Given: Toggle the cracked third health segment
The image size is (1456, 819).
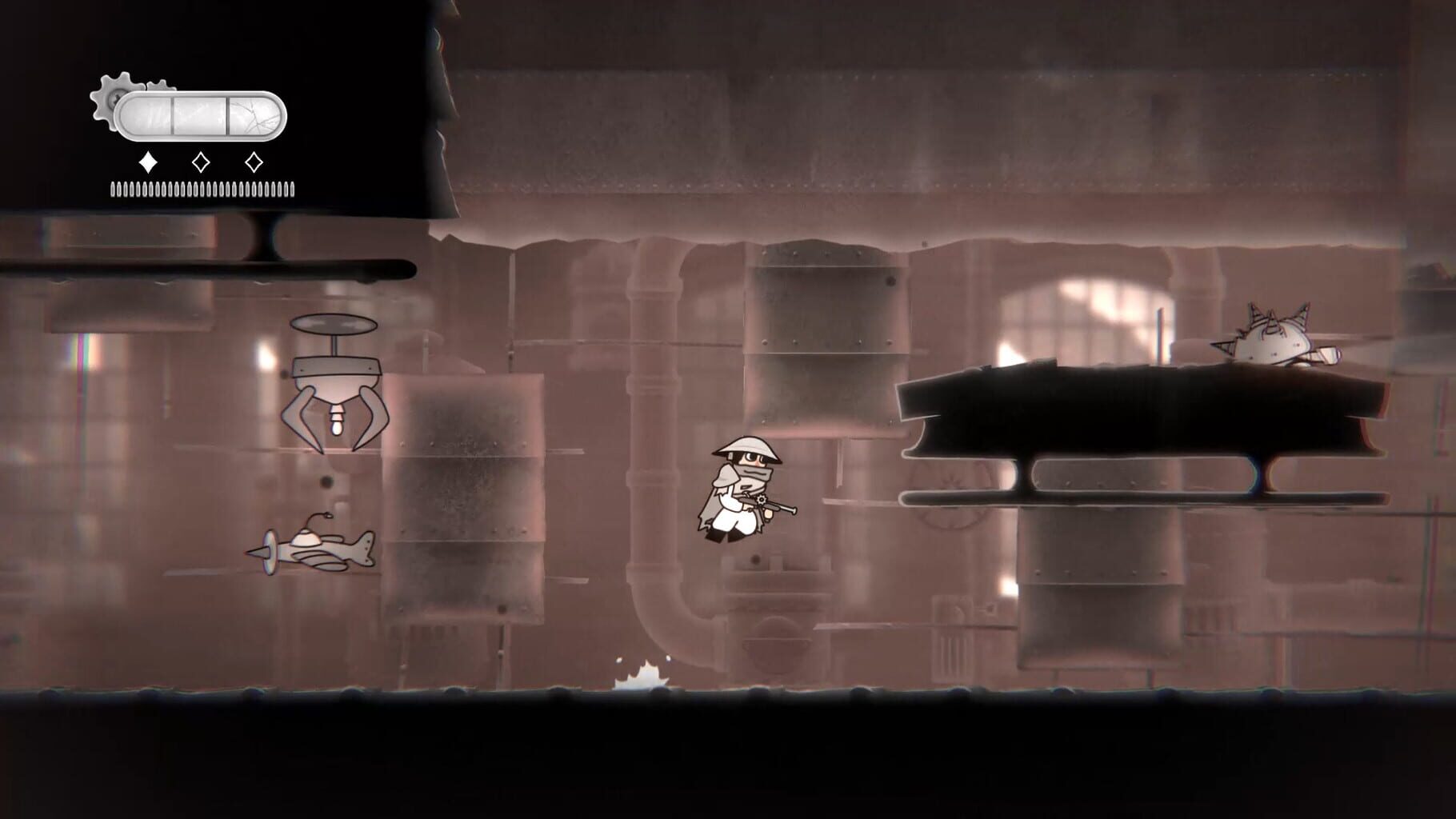Looking at the screenshot, I should click(253, 114).
